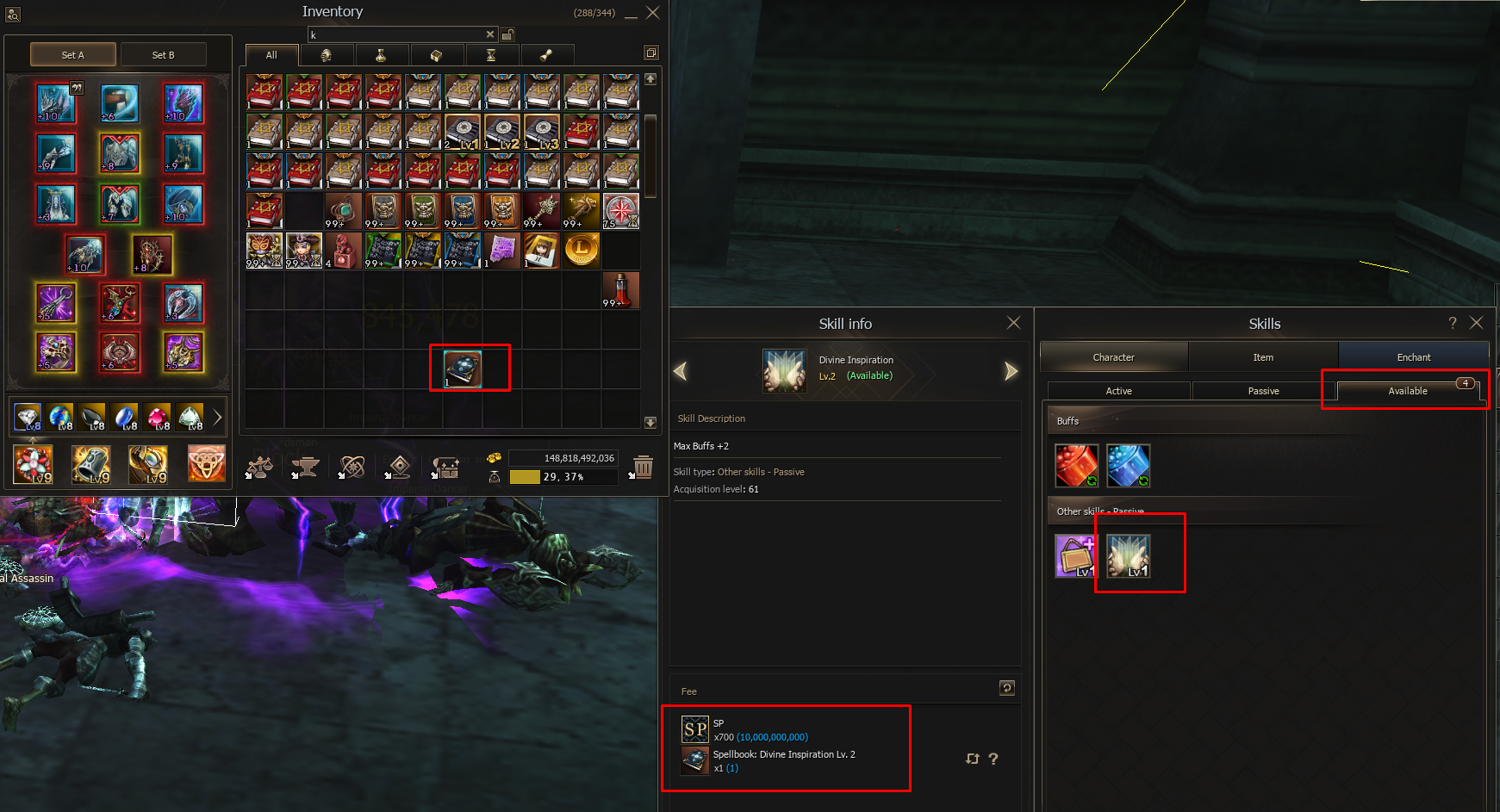1500x812 pixels.
Task: Go to the previous skill with left arrow
Action: [x=681, y=371]
